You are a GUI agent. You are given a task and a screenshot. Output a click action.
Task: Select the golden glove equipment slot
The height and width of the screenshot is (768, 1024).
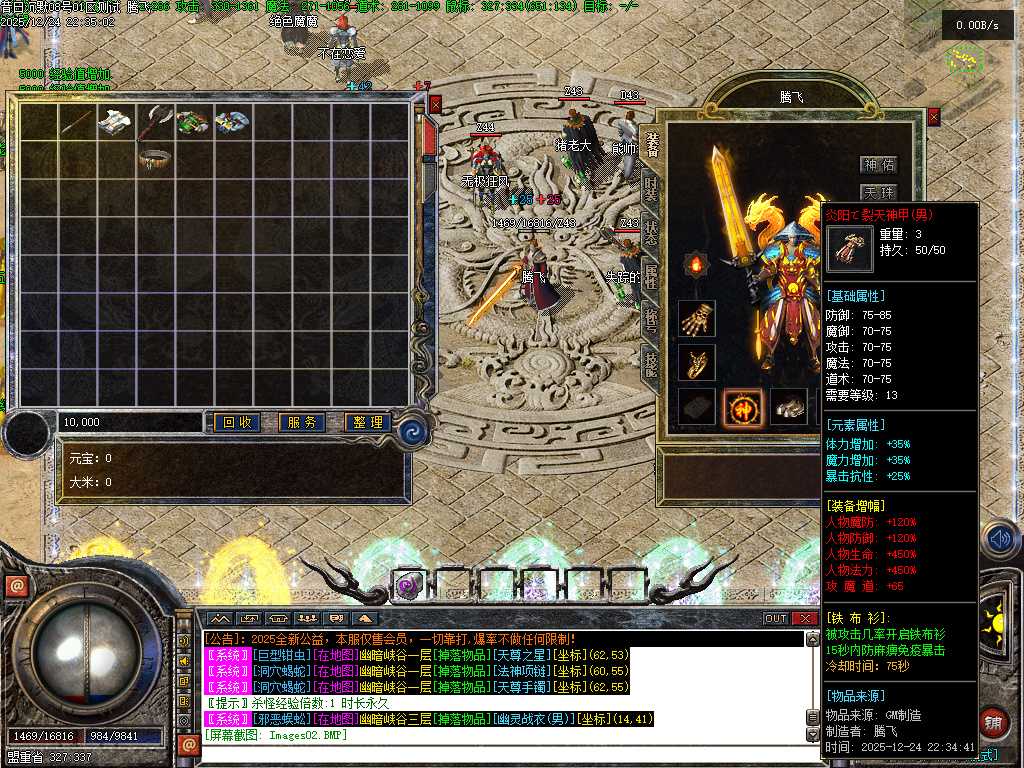click(x=697, y=319)
